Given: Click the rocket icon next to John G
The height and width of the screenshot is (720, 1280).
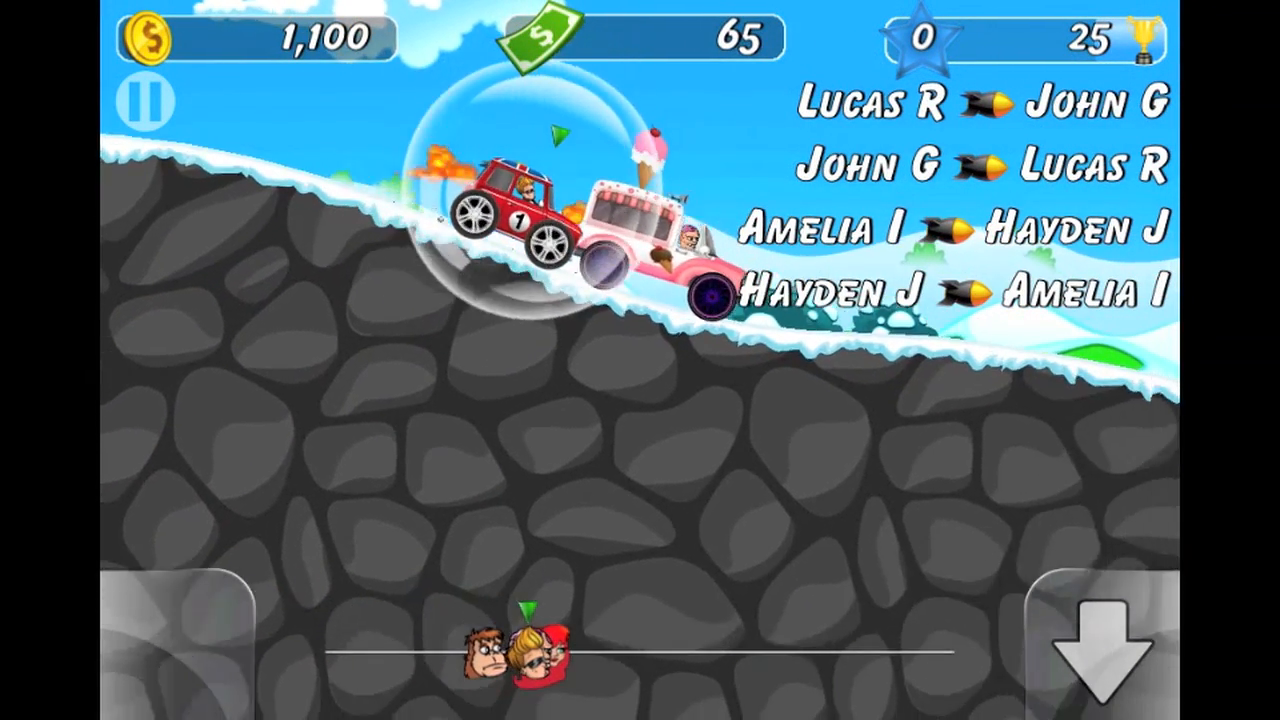Looking at the screenshot, I should point(980,166).
